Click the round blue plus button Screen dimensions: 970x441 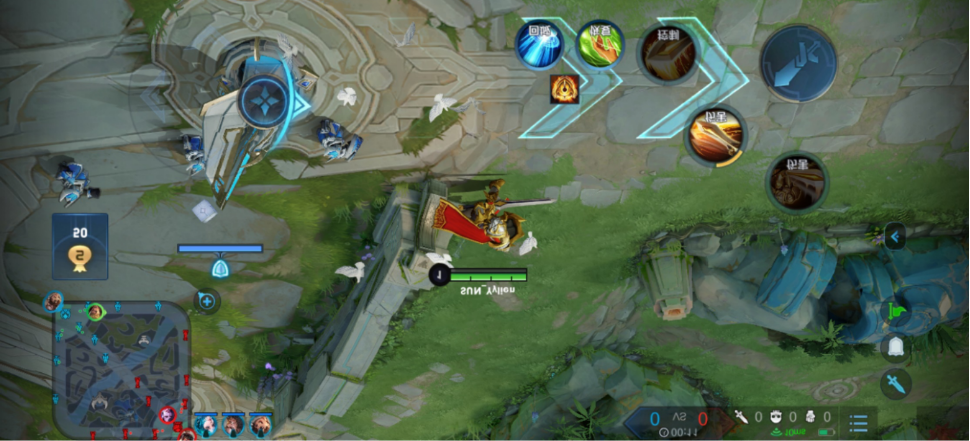[x=207, y=299]
